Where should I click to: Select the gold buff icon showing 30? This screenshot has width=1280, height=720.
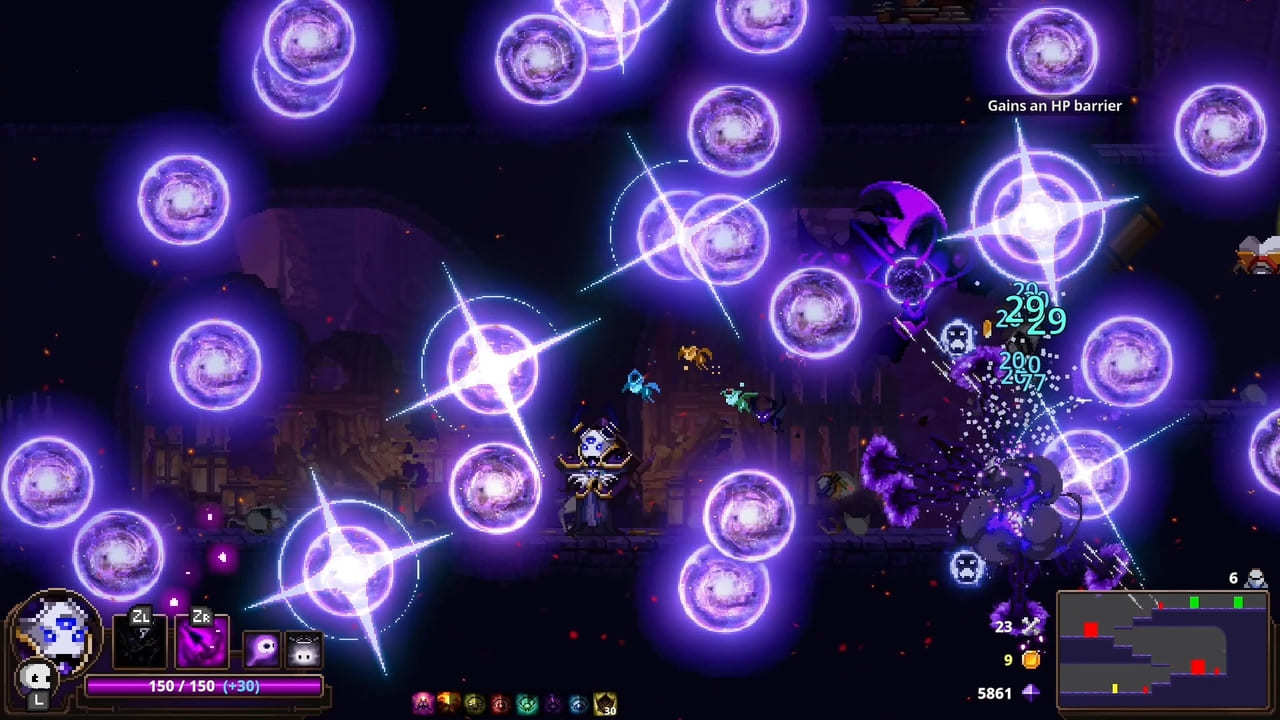tap(605, 704)
